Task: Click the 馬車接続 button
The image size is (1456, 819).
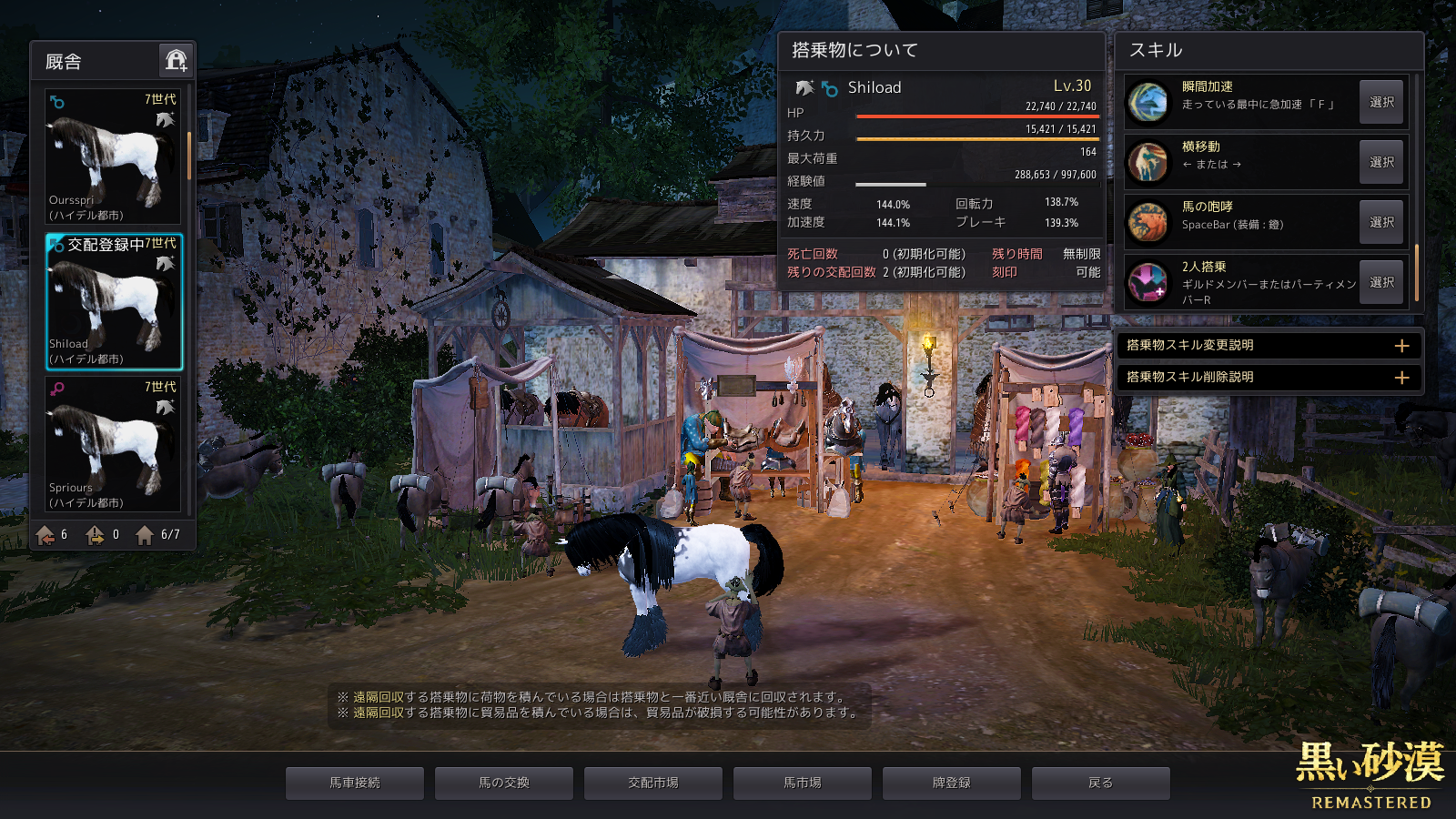Action: (x=355, y=783)
